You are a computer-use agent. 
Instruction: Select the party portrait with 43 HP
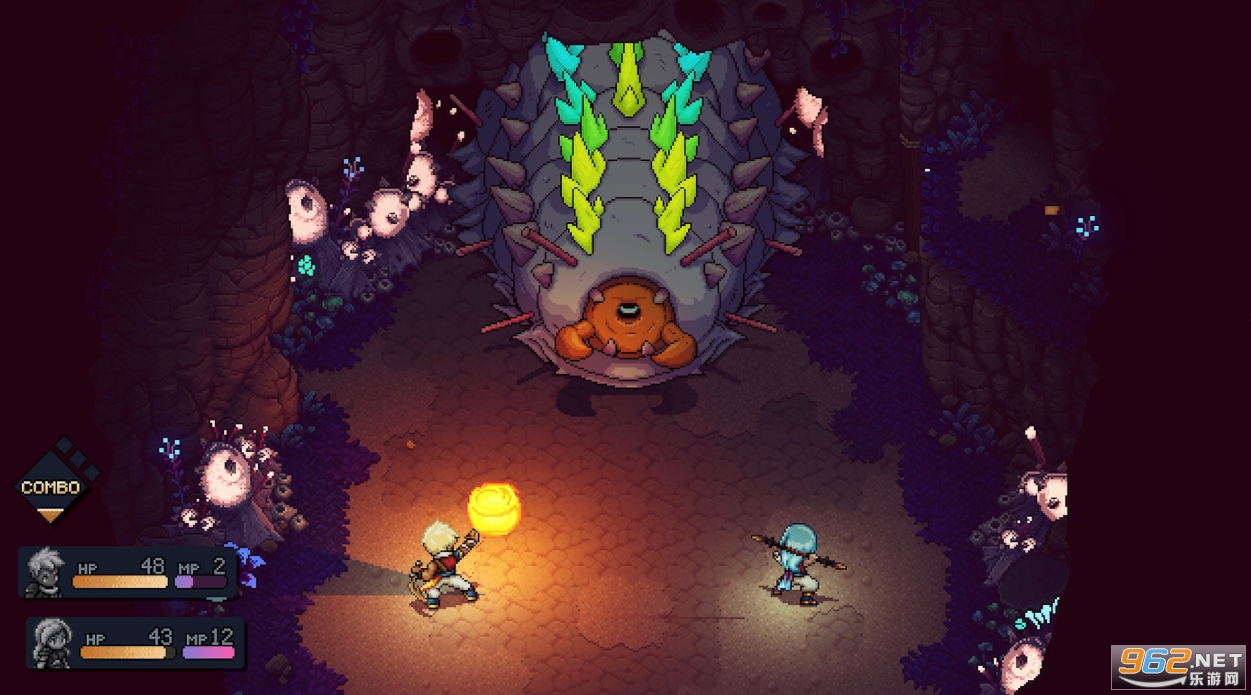[x=51, y=641]
